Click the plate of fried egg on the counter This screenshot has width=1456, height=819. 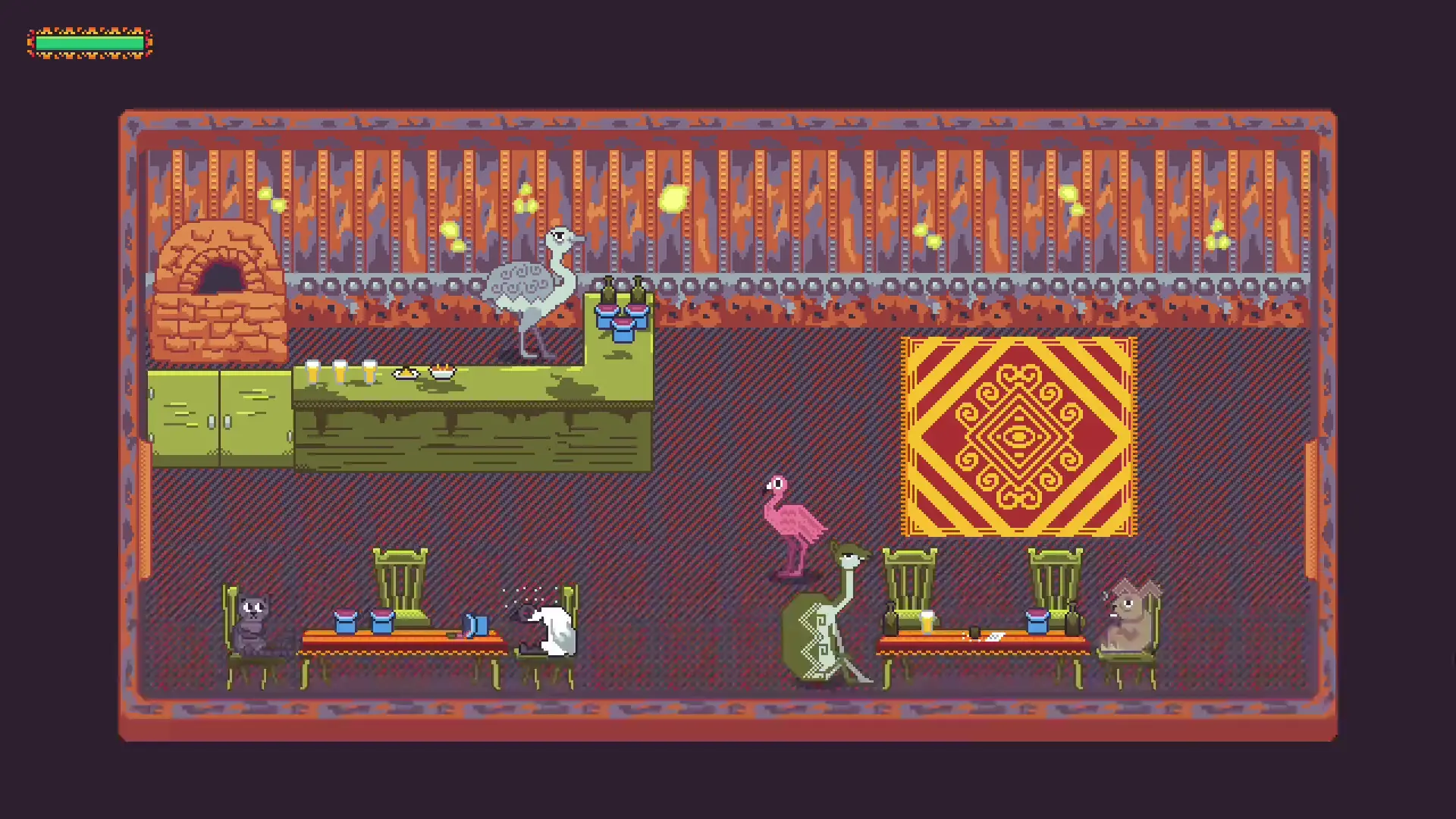[406, 372]
